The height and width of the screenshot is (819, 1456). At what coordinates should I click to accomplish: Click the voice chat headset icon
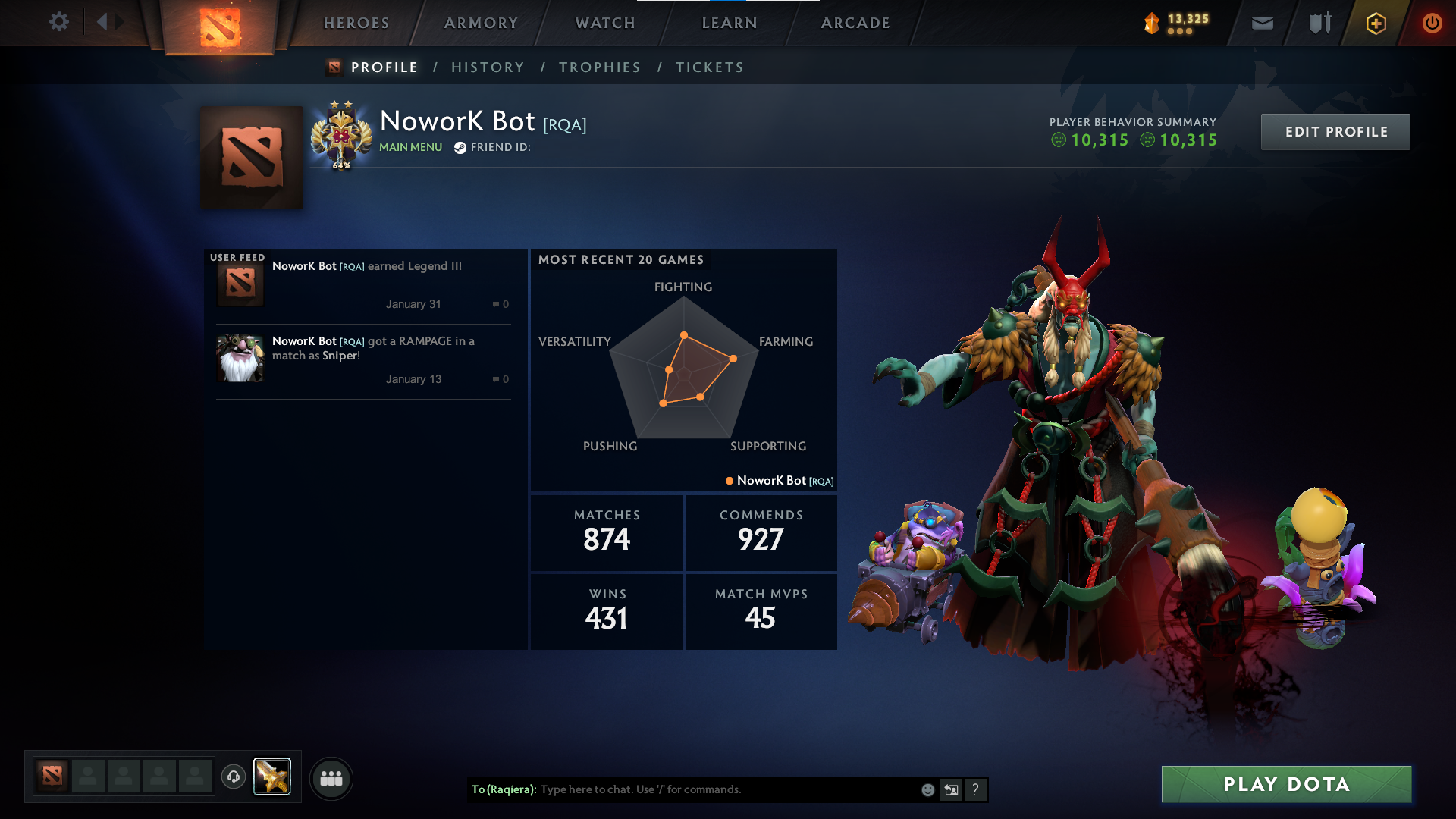[x=233, y=777]
